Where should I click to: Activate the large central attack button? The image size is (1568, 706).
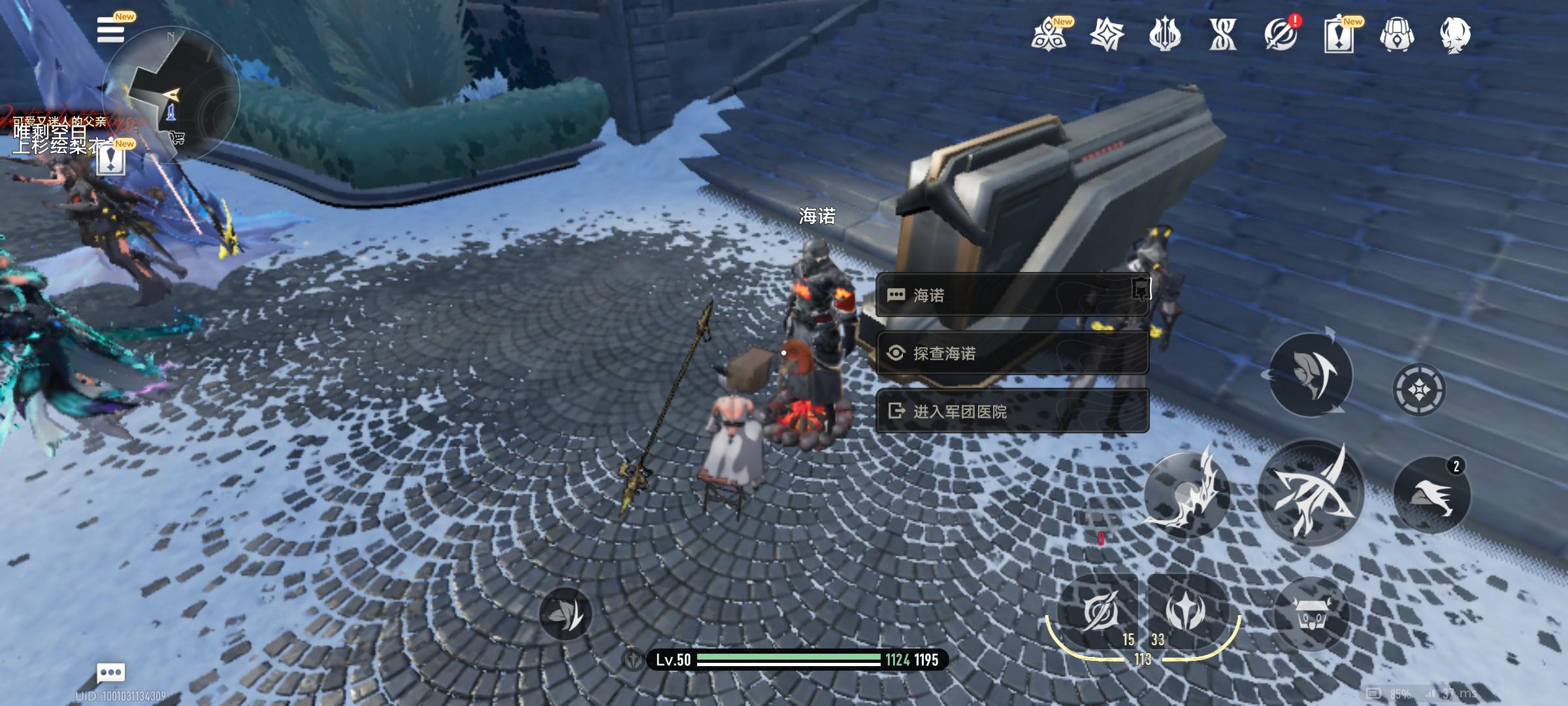(x=1311, y=492)
